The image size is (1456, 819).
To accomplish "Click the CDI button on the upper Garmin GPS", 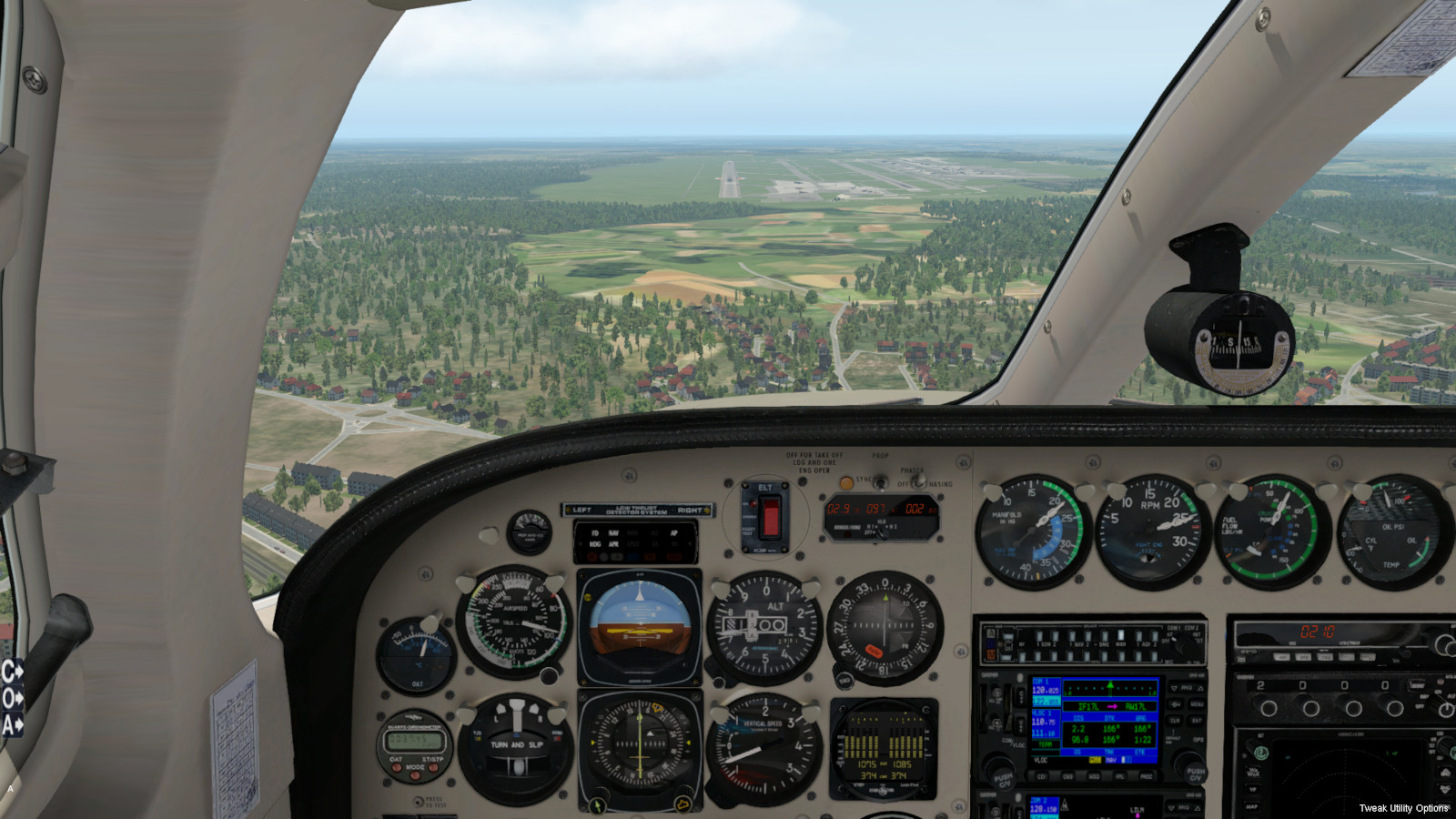I will [x=1041, y=776].
